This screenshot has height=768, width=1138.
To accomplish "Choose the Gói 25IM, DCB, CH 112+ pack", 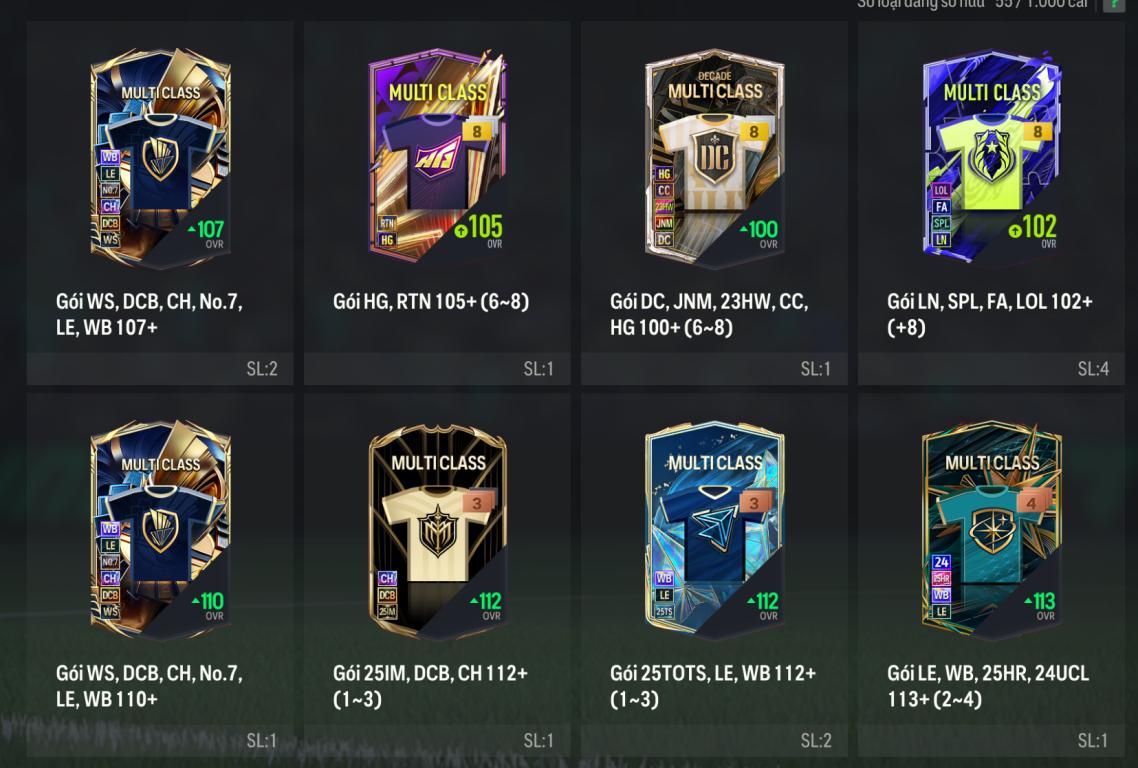I will [x=437, y=530].
